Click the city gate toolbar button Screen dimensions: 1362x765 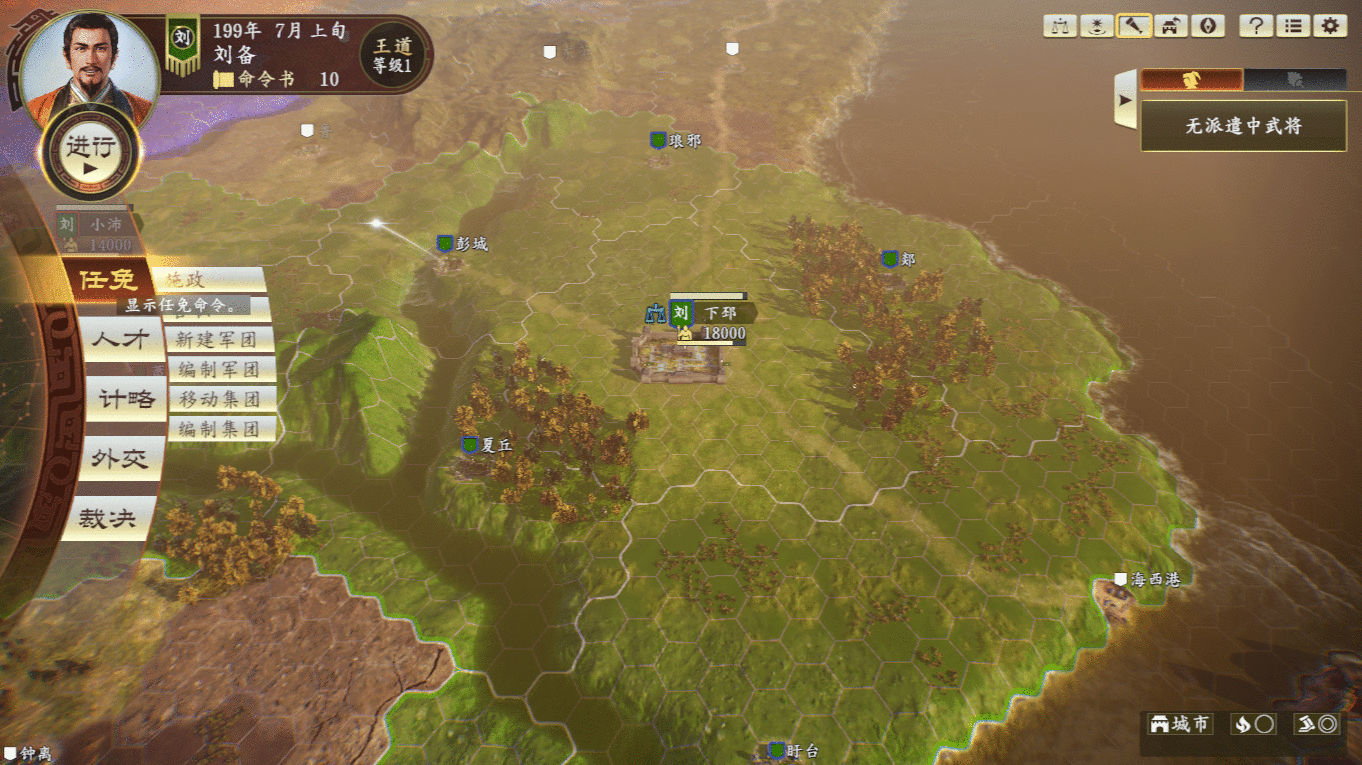click(1171, 26)
